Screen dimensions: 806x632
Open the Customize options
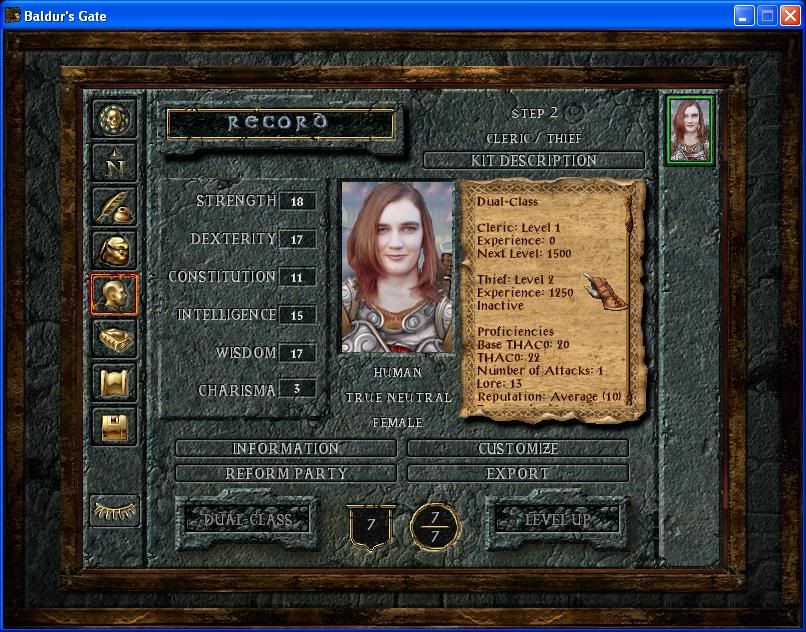[x=518, y=449]
